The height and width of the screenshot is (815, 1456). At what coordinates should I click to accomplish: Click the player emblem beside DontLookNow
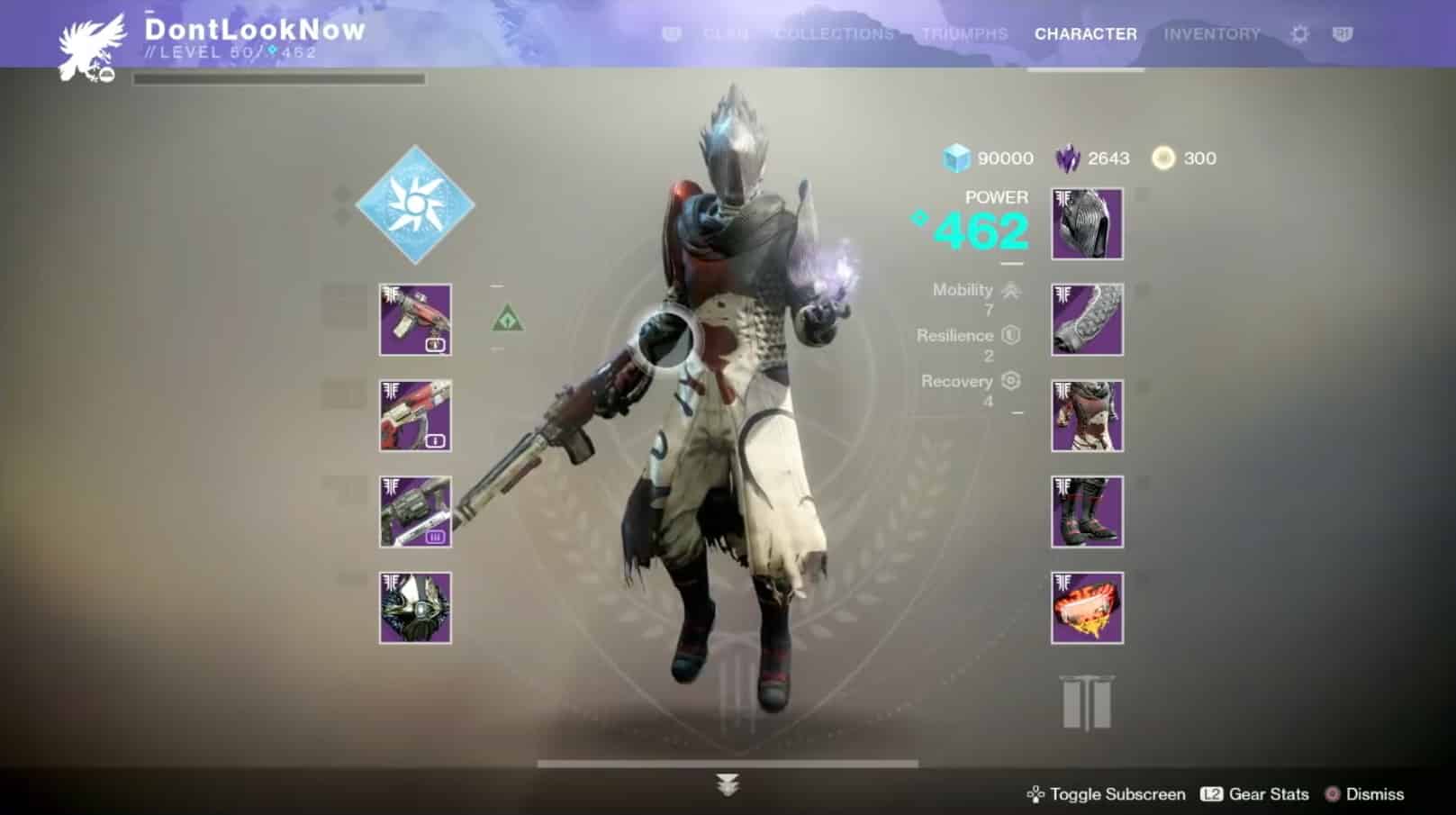[87, 49]
